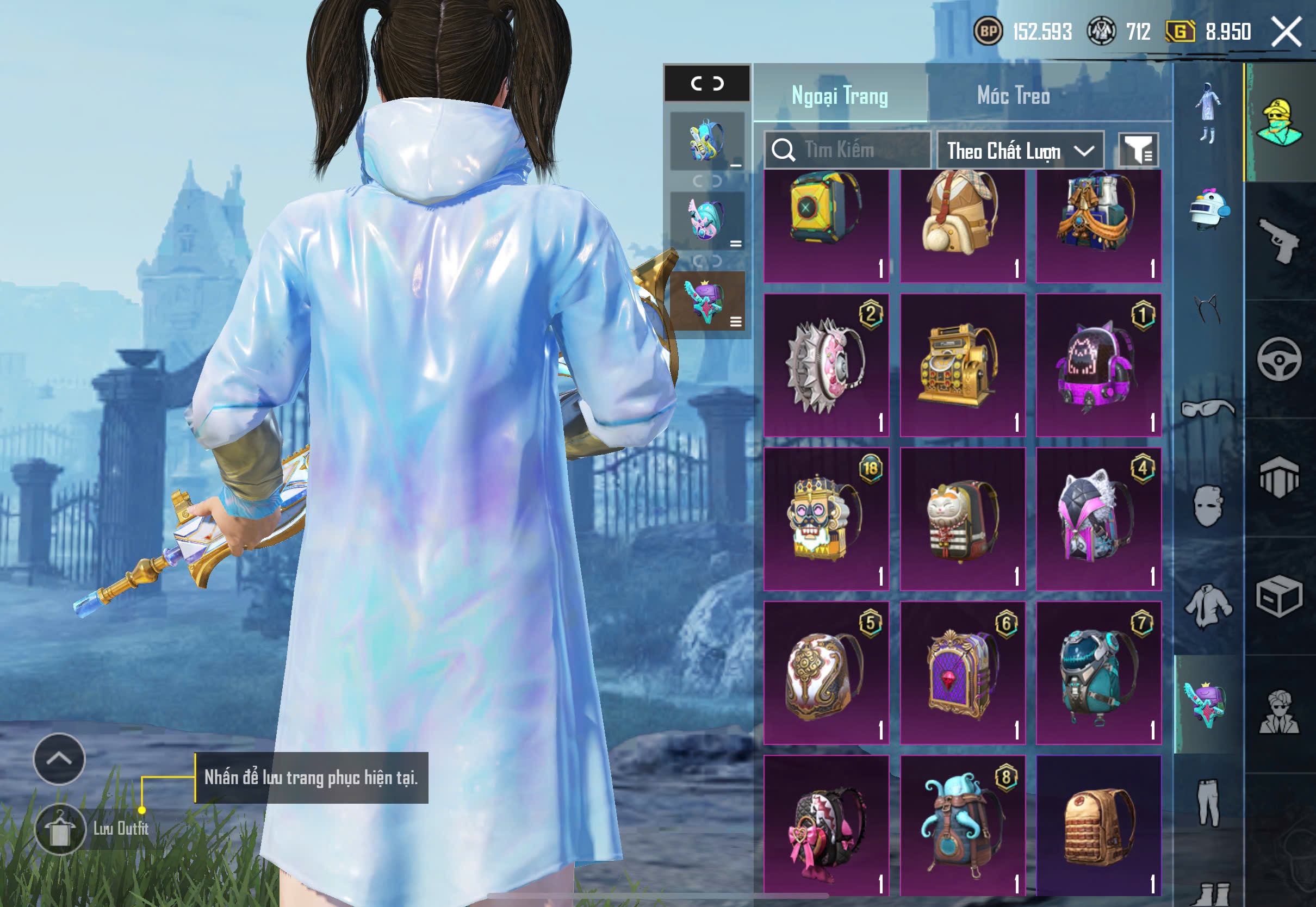Open the filter funnel button
1316x907 pixels.
tap(1138, 151)
